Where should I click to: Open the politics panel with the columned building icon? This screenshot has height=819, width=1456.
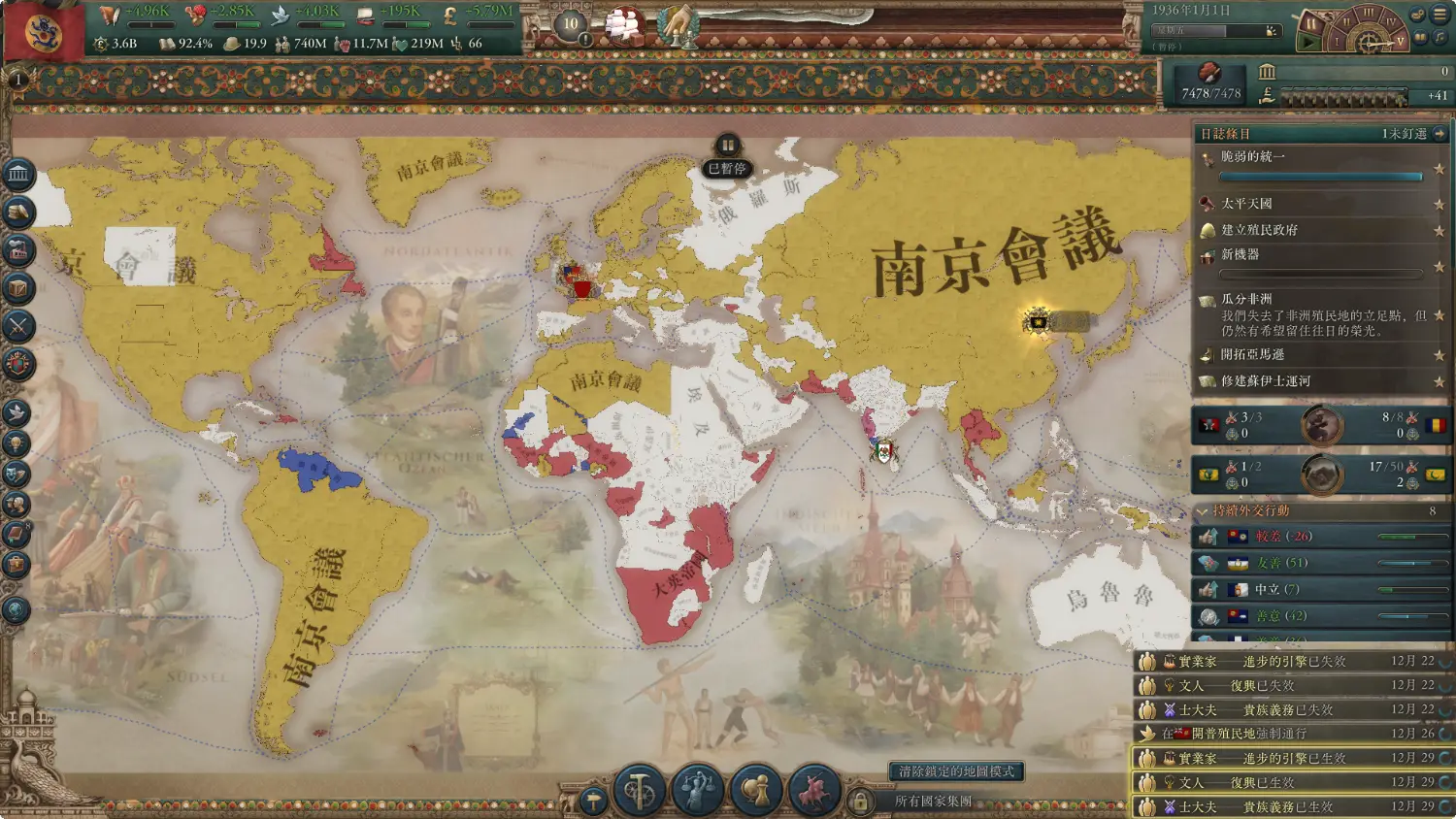(18, 175)
